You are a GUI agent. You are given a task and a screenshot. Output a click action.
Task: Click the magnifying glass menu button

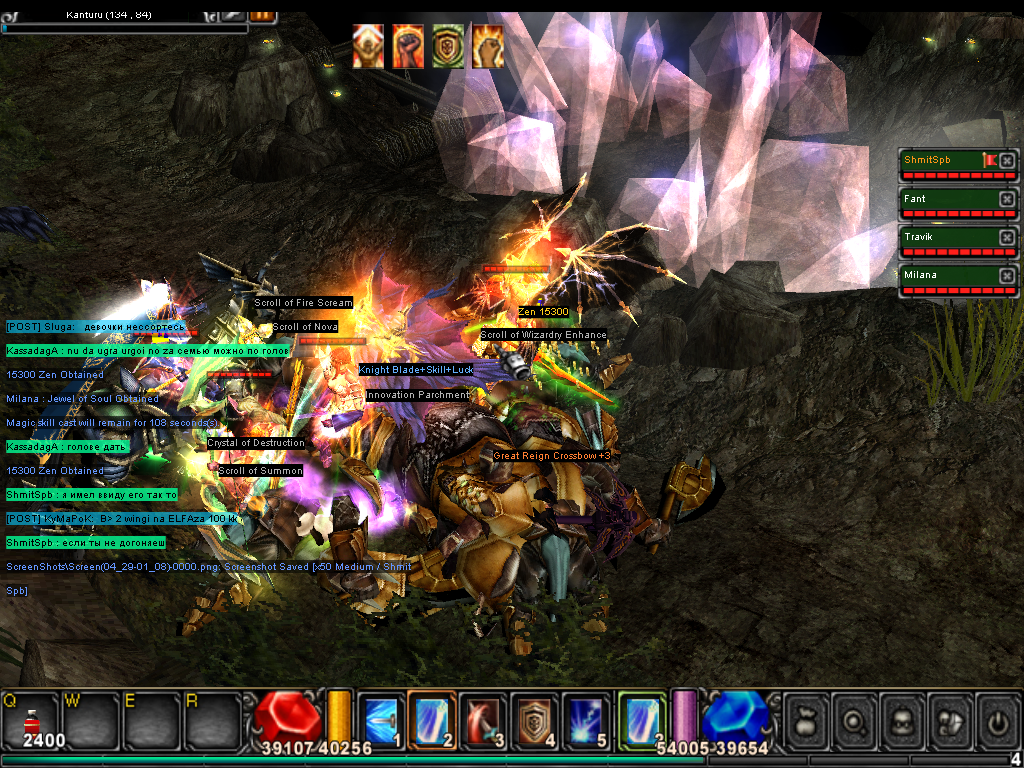coord(856,719)
